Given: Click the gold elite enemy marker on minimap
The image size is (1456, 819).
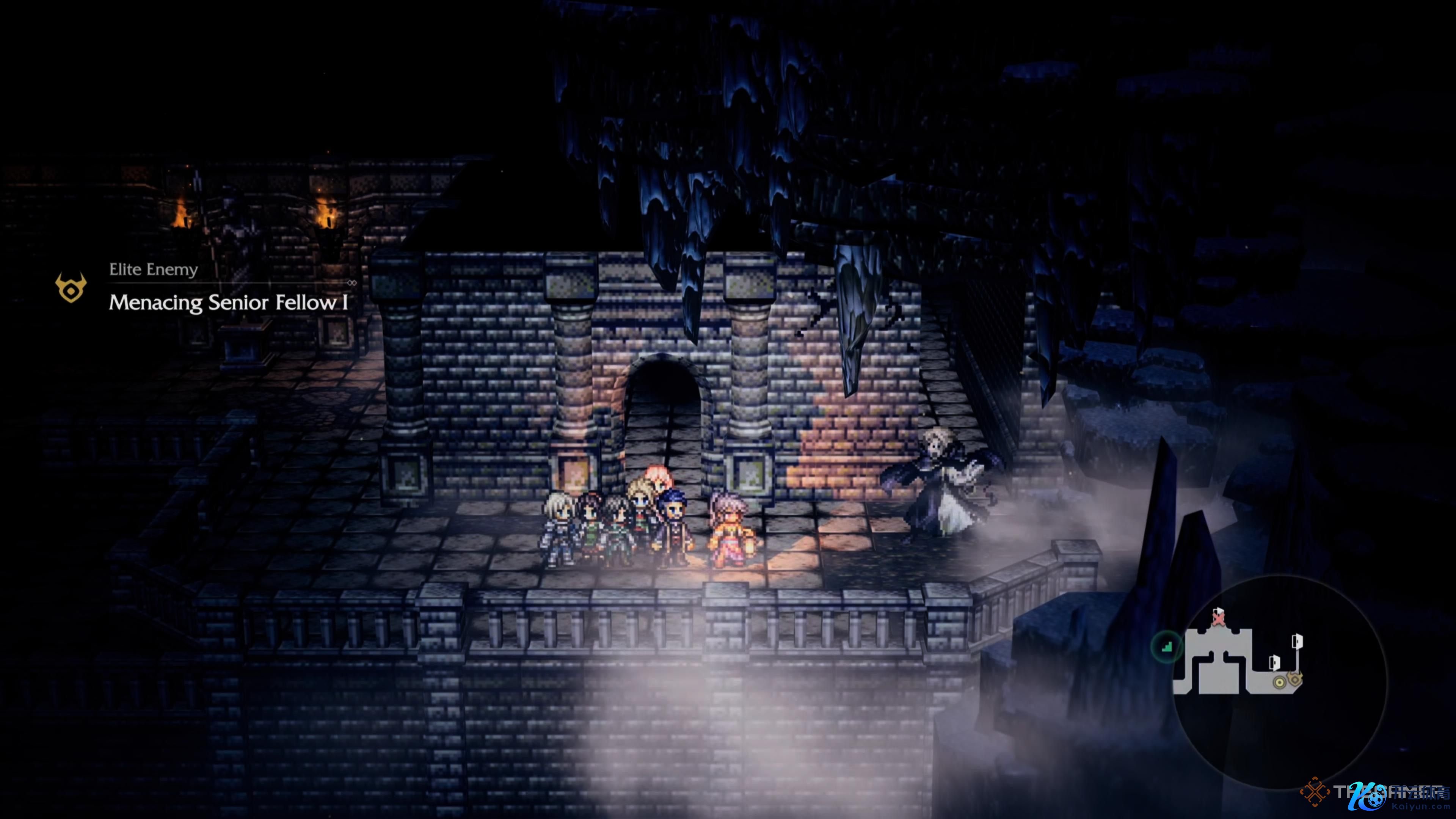Looking at the screenshot, I should pos(1295,678).
